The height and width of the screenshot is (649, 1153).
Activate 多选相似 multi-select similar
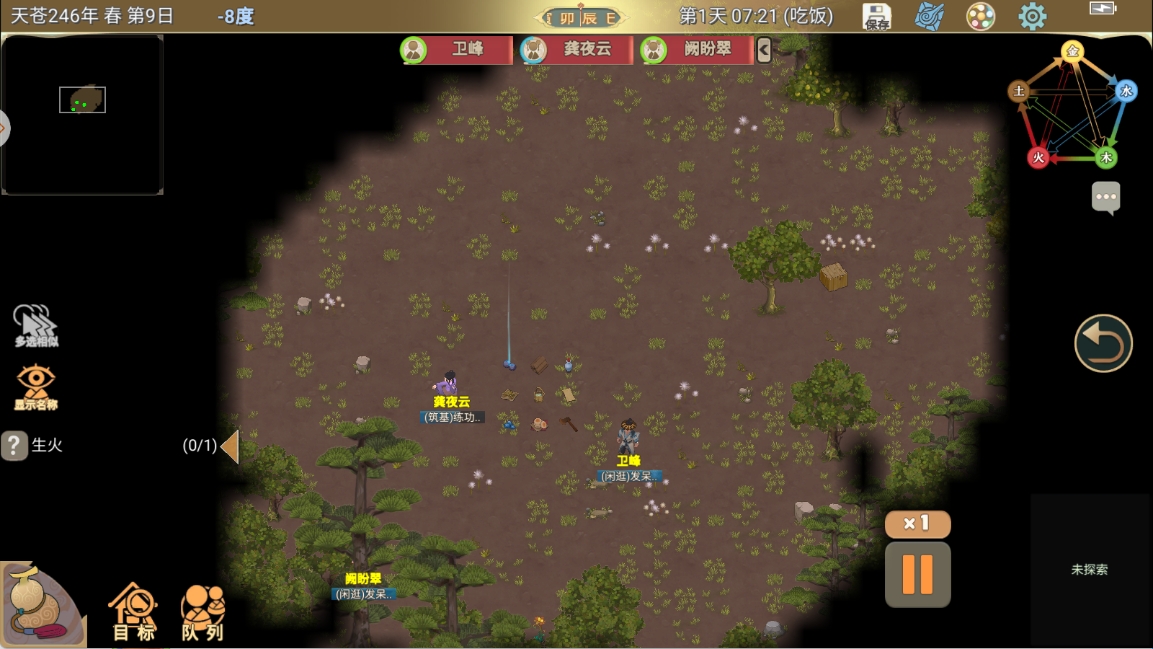pyautogui.click(x=36, y=326)
